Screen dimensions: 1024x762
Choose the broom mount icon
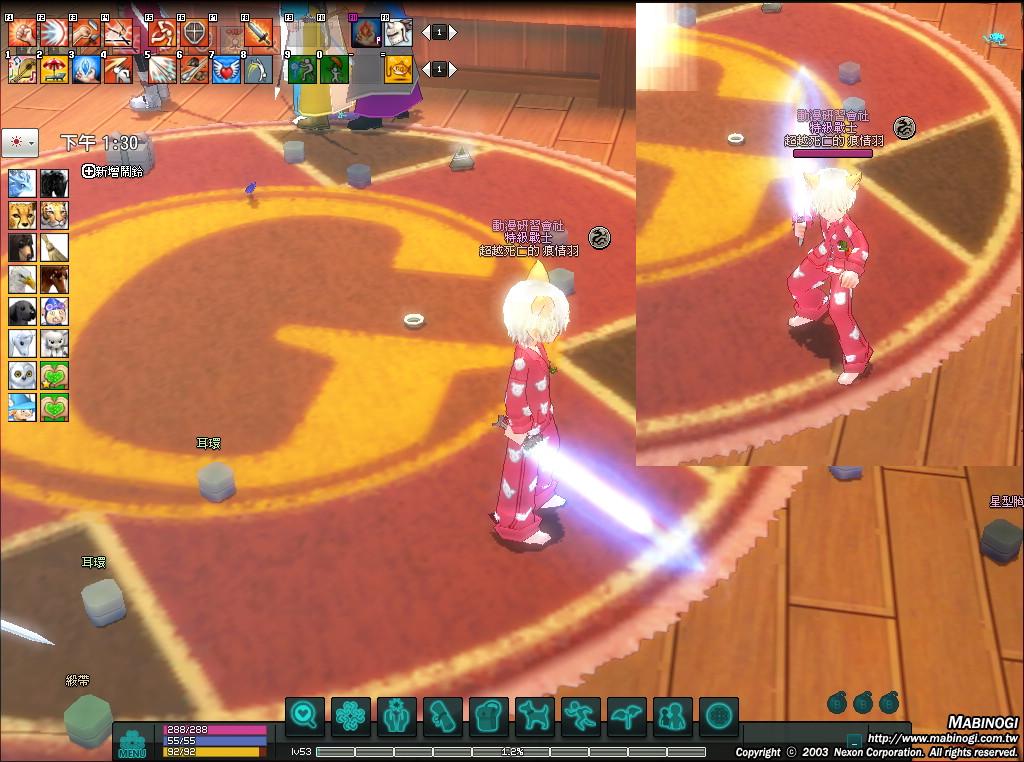[54, 247]
